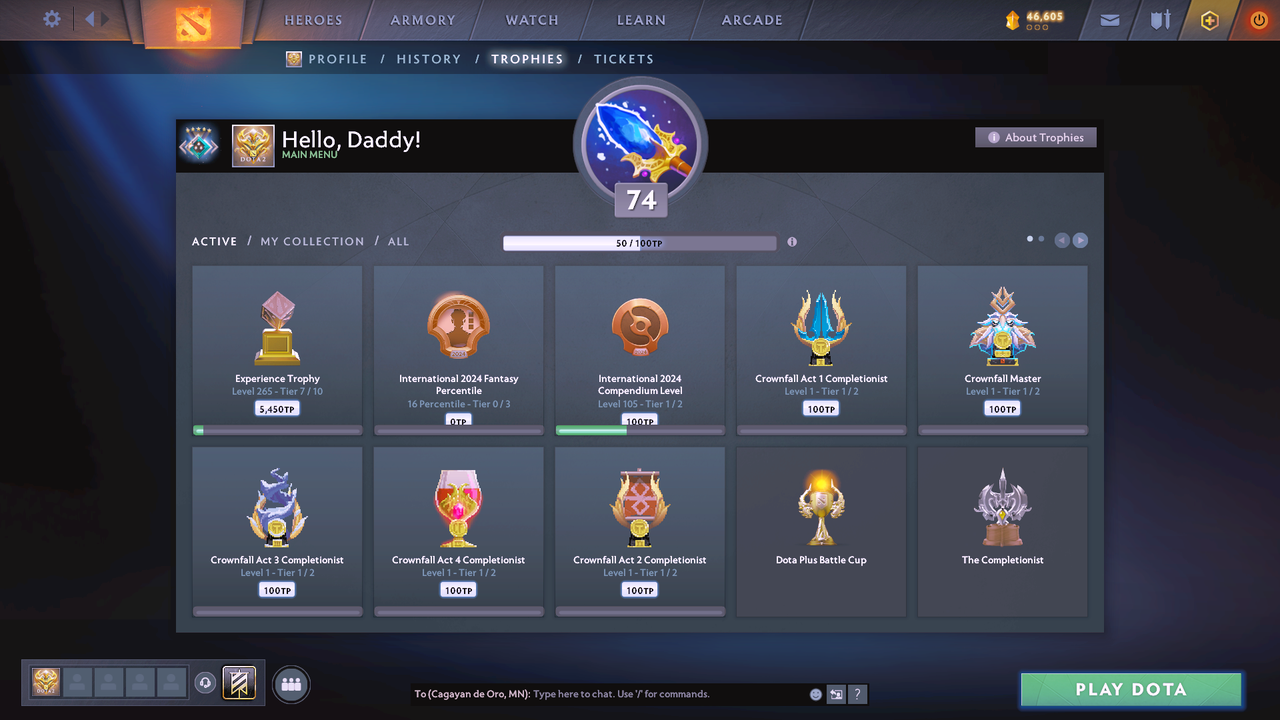Screen dimensions: 1280x720
Task: Open the ARCADE menu
Action: 751,19
